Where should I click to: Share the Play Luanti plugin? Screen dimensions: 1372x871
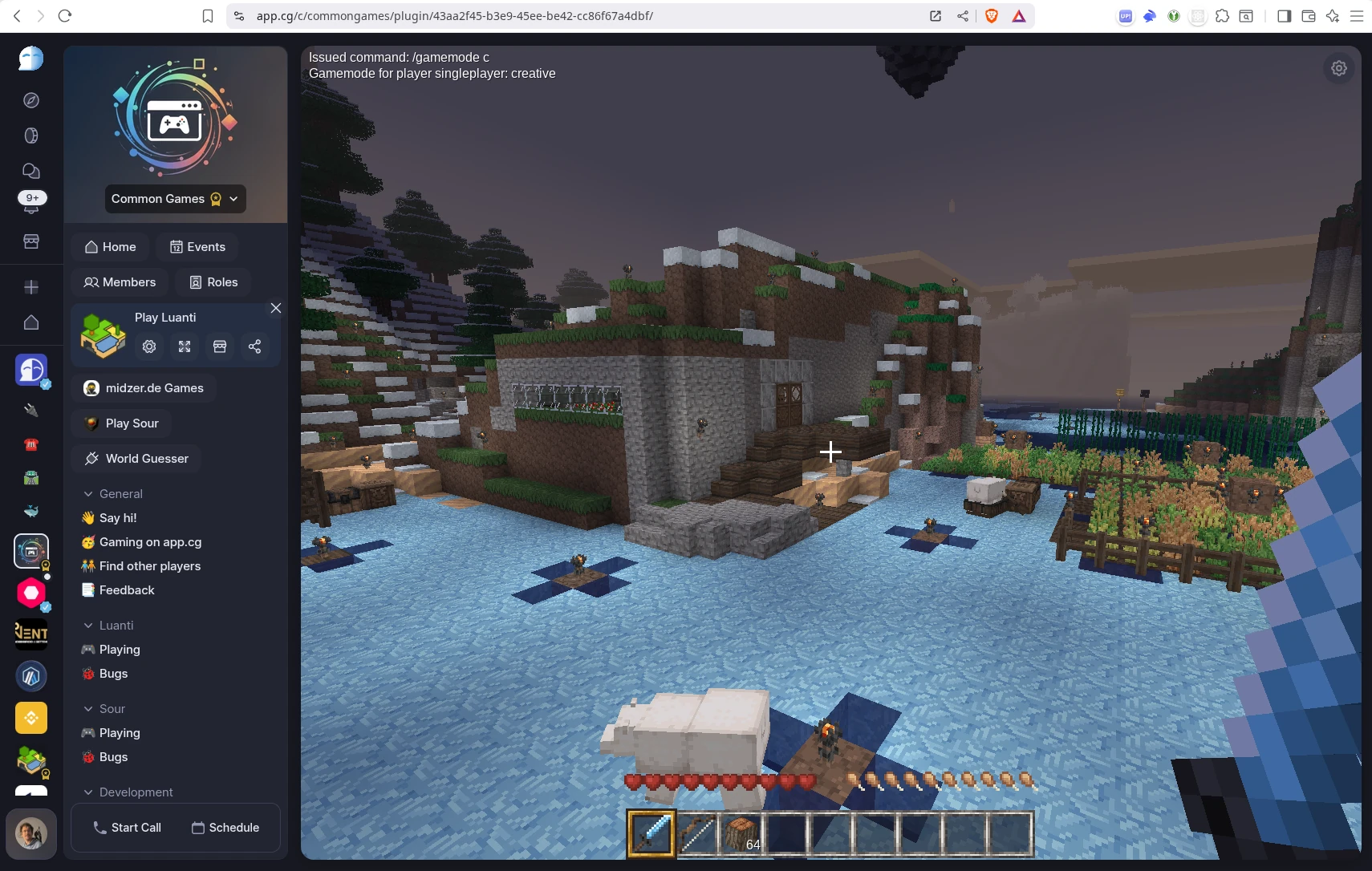(254, 346)
